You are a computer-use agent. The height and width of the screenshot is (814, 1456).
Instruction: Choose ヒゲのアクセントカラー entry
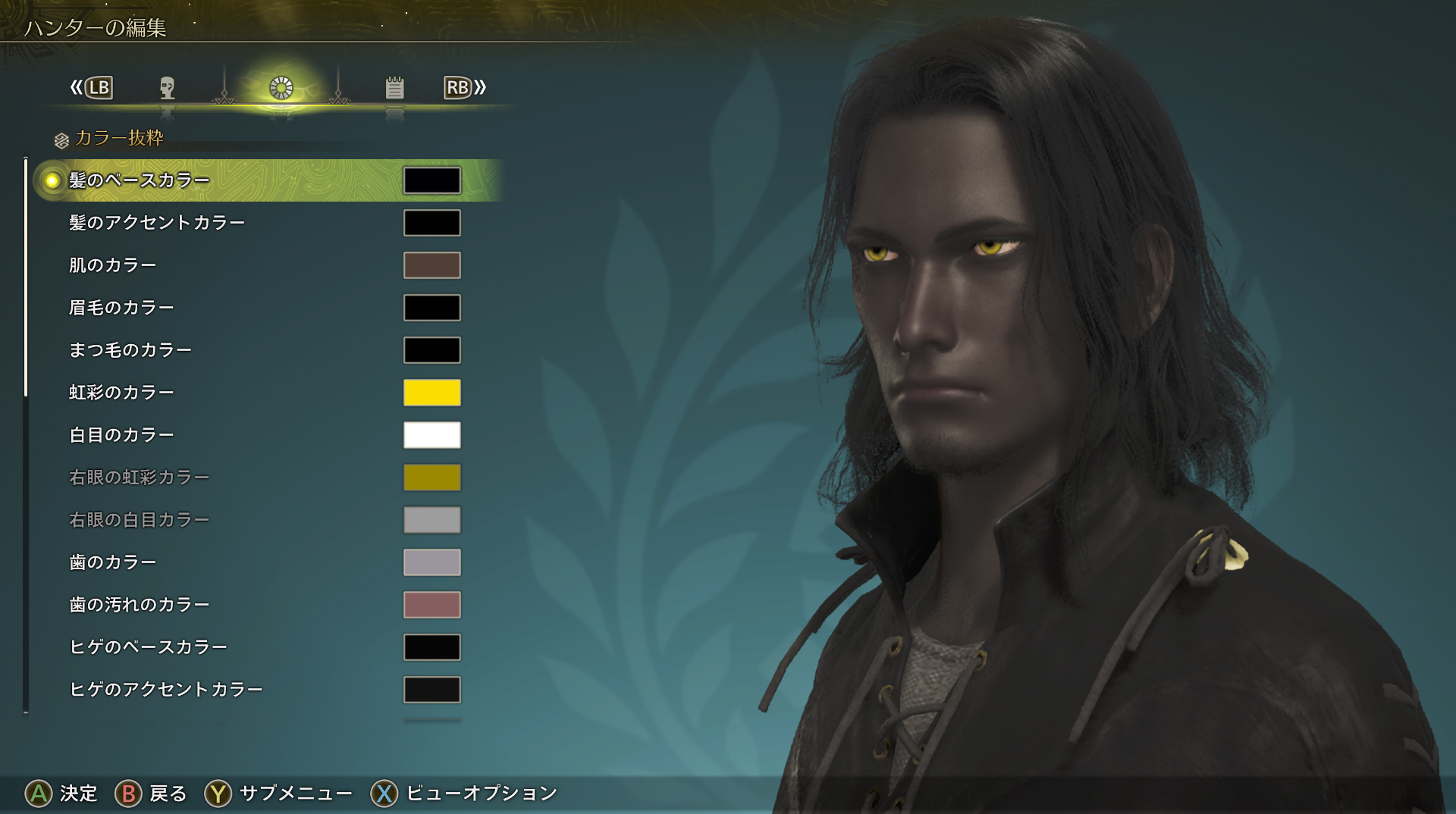coord(166,690)
